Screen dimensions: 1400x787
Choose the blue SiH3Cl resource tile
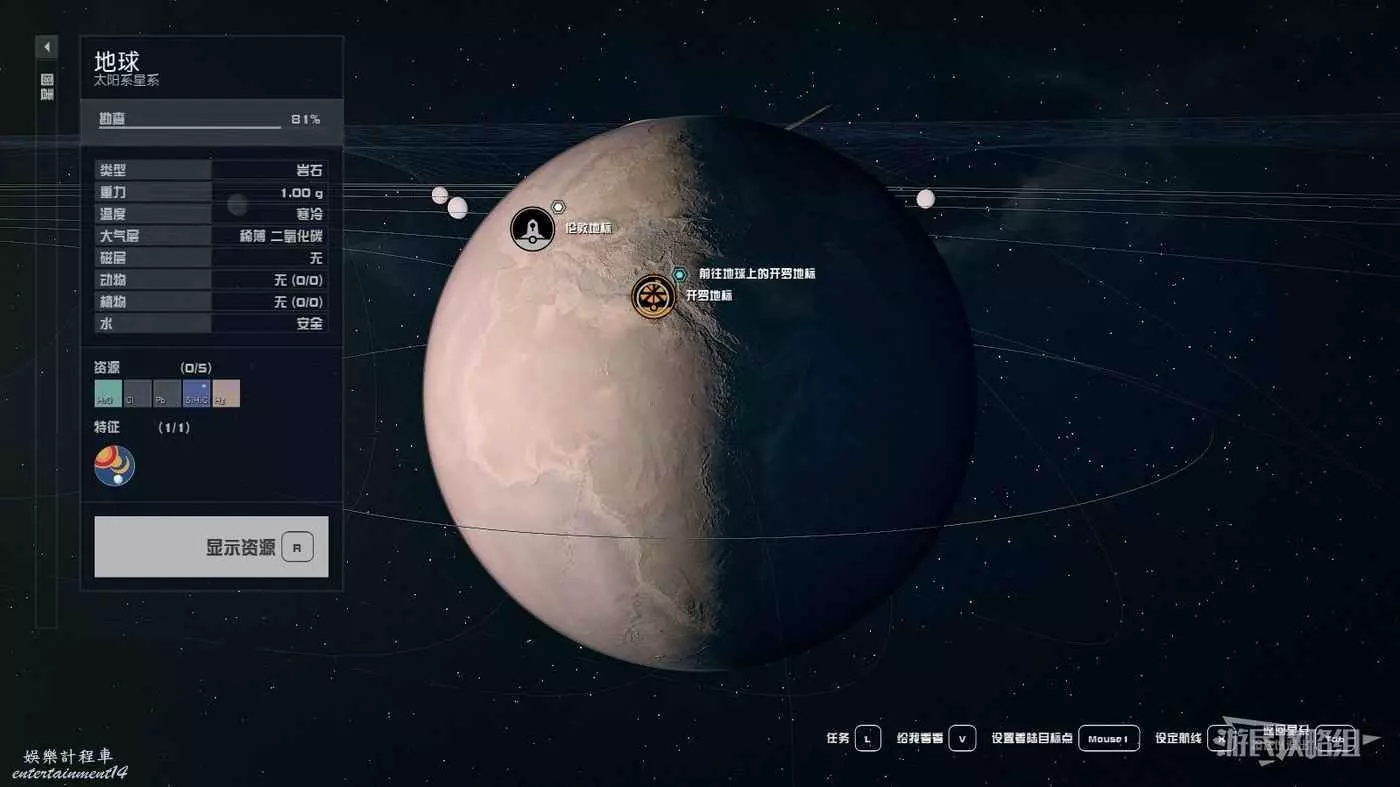coord(196,393)
